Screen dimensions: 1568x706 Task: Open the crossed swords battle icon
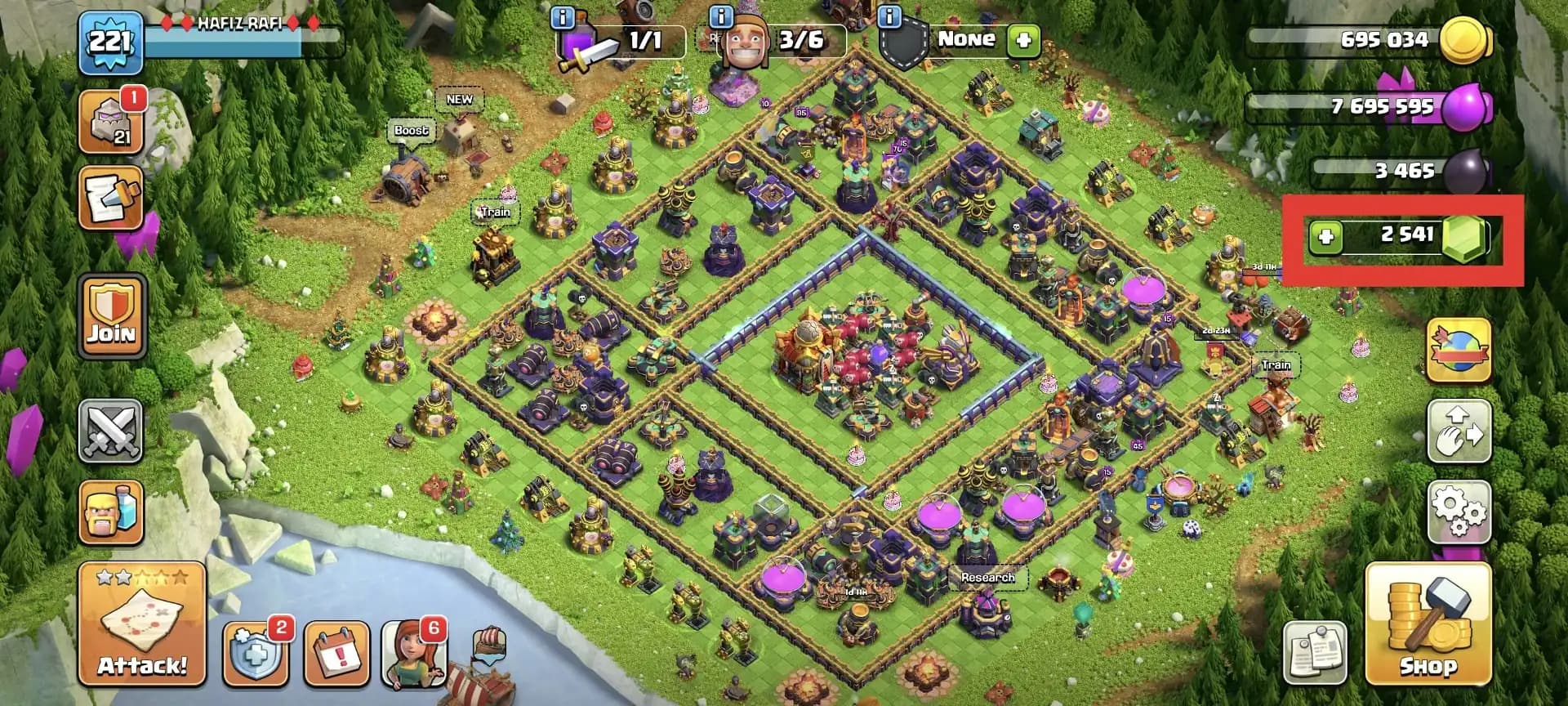110,431
